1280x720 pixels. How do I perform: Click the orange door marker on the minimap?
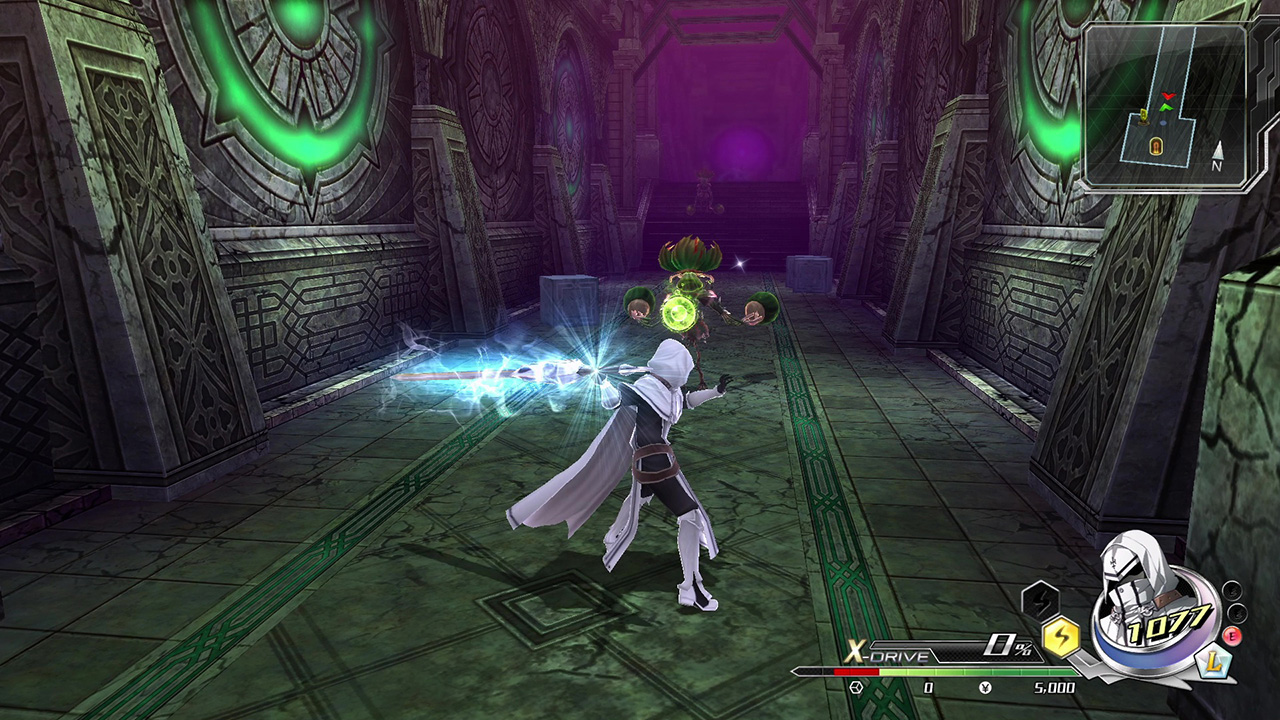pyautogui.click(x=1156, y=146)
